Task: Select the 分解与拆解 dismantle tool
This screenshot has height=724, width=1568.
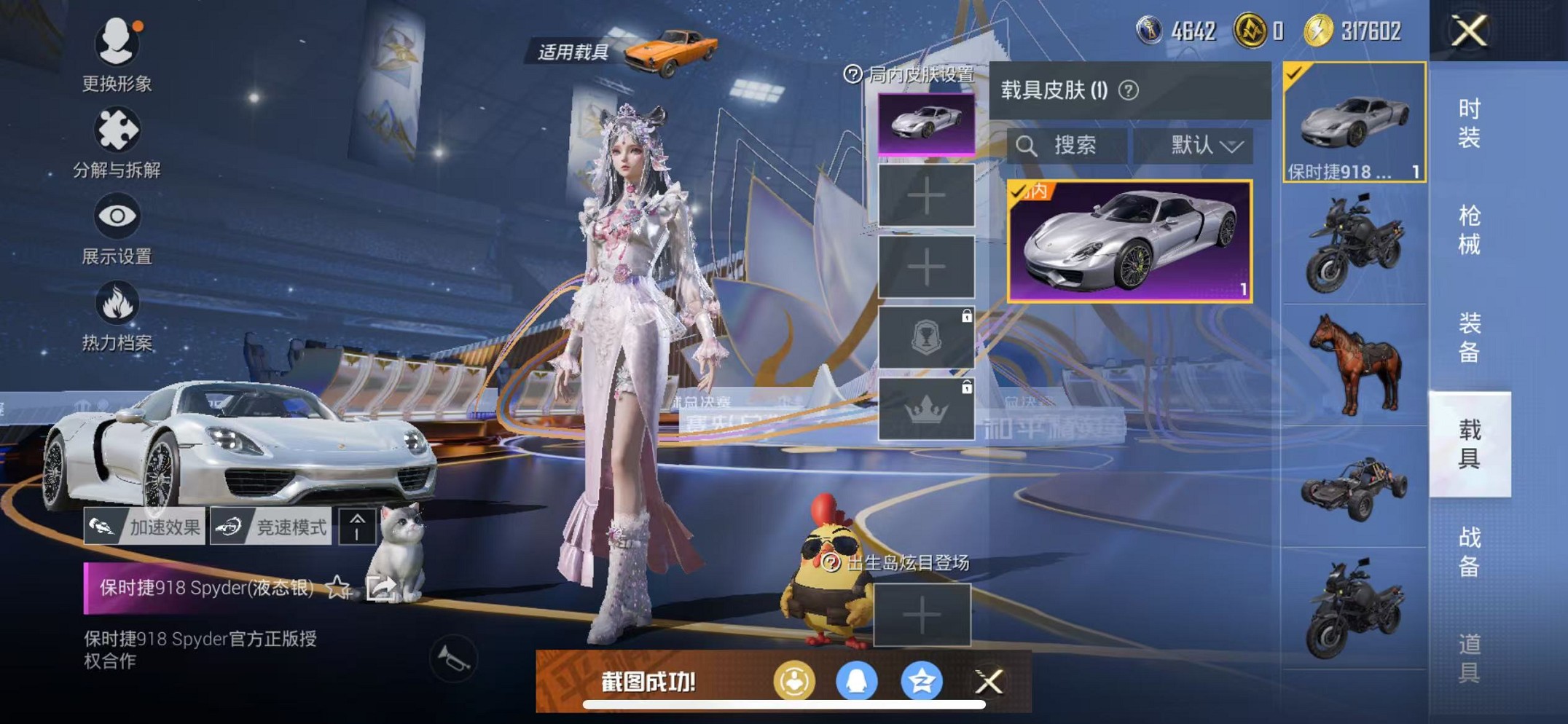Action: point(117,131)
